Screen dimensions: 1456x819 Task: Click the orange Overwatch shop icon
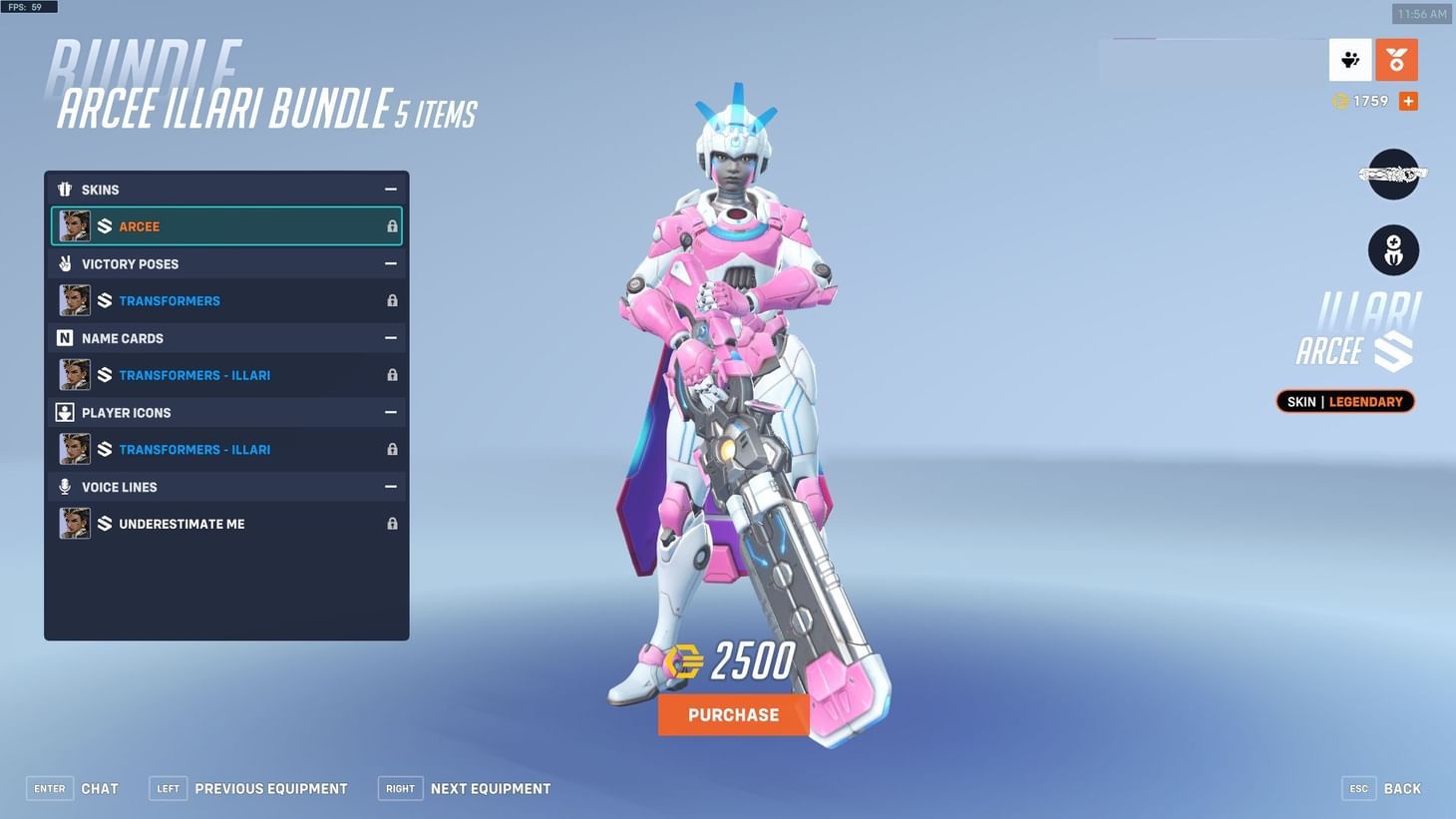(x=1396, y=60)
